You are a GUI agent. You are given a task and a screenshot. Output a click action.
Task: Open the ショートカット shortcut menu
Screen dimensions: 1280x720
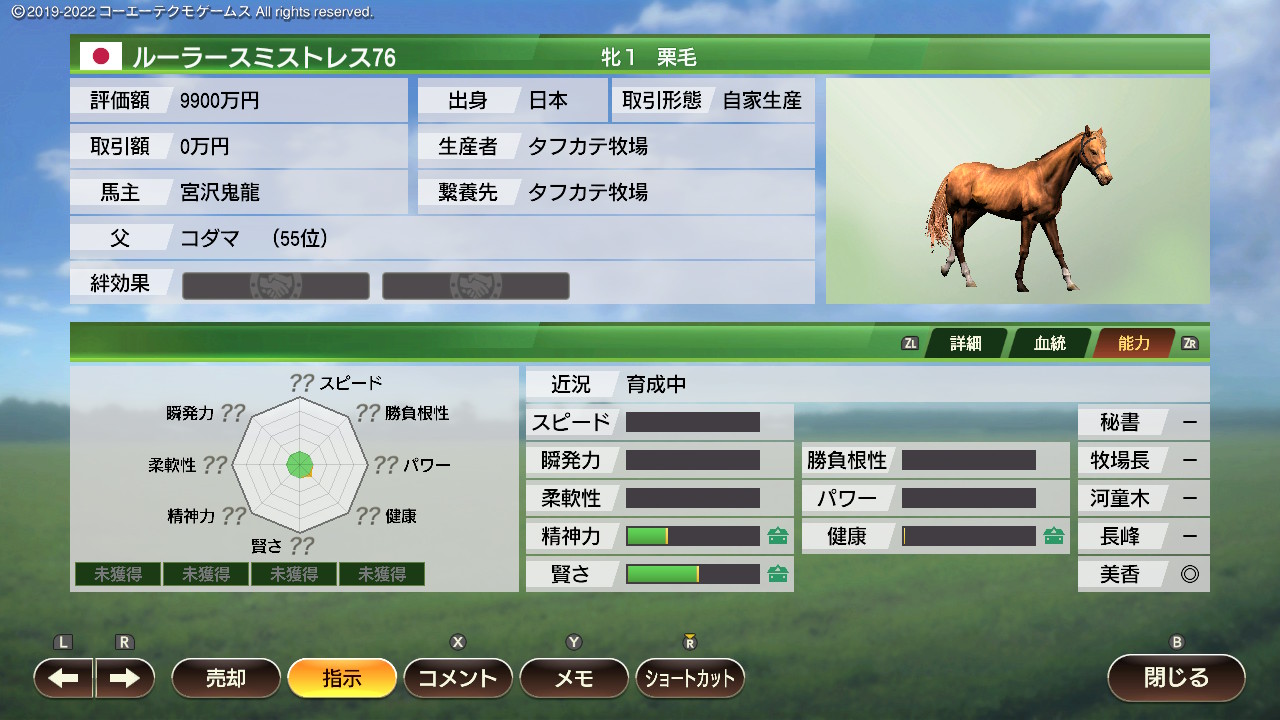click(690, 678)
